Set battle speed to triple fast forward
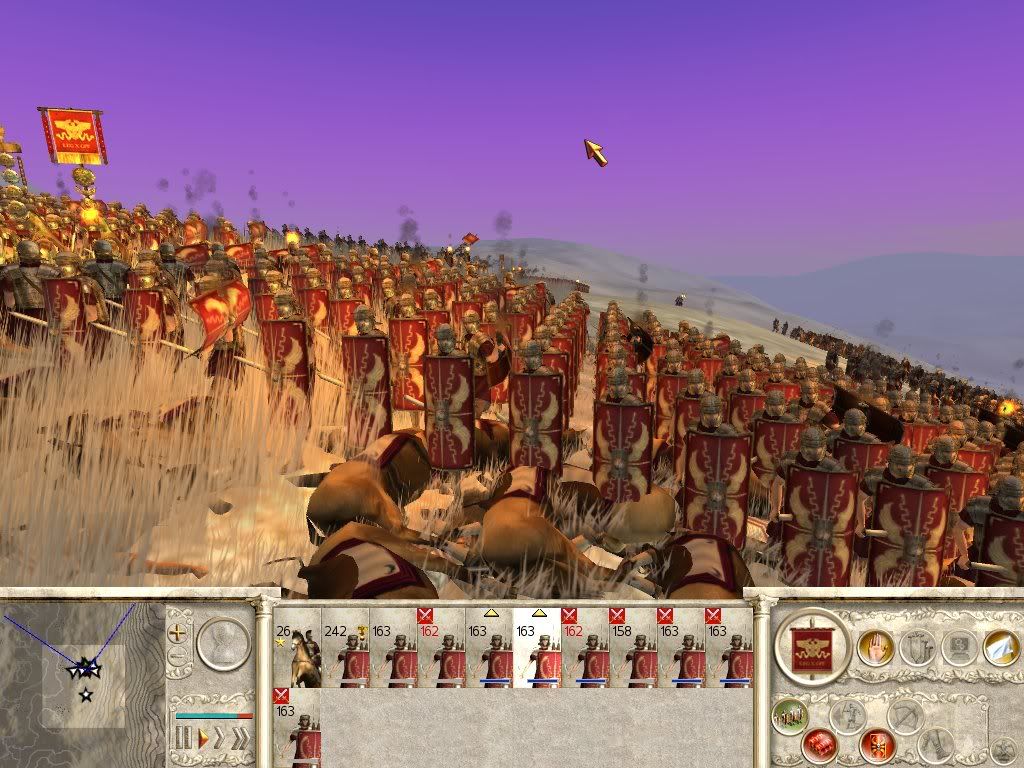This screenshot has width=1024, height=768. 240,739
